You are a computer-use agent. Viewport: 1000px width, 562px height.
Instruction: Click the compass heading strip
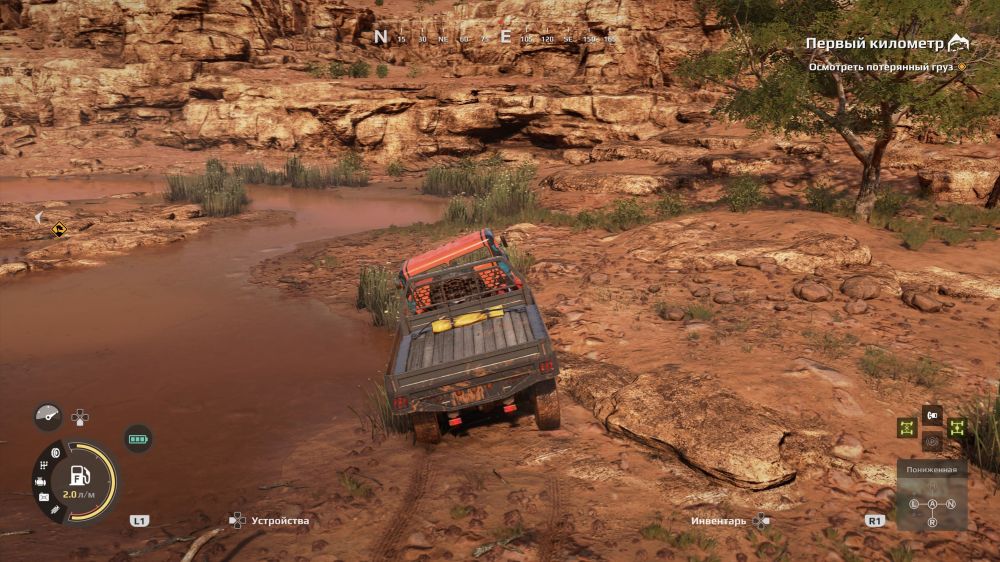pos(495,38)
